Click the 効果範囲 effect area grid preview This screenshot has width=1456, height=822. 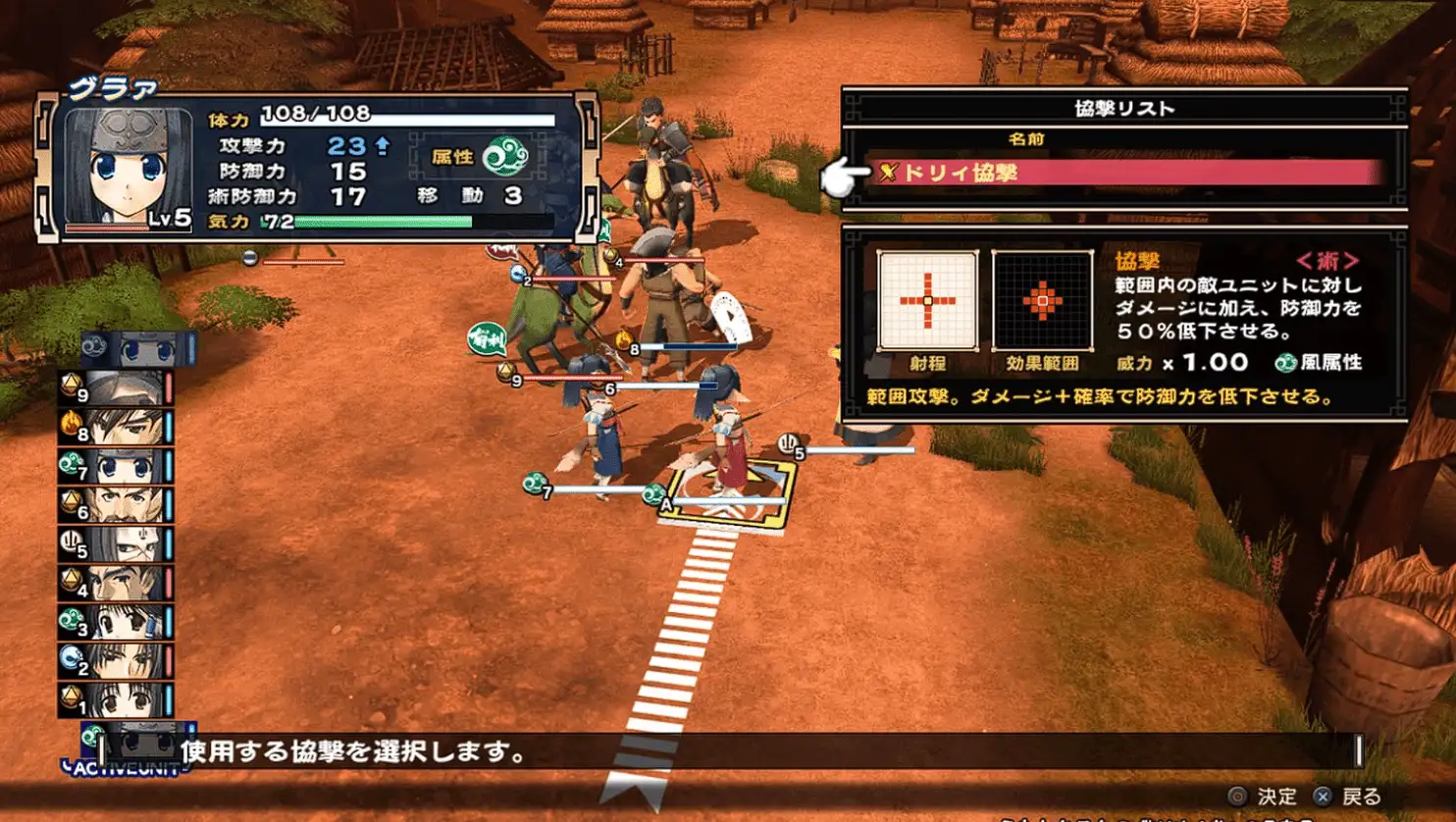coord(1042,300)
